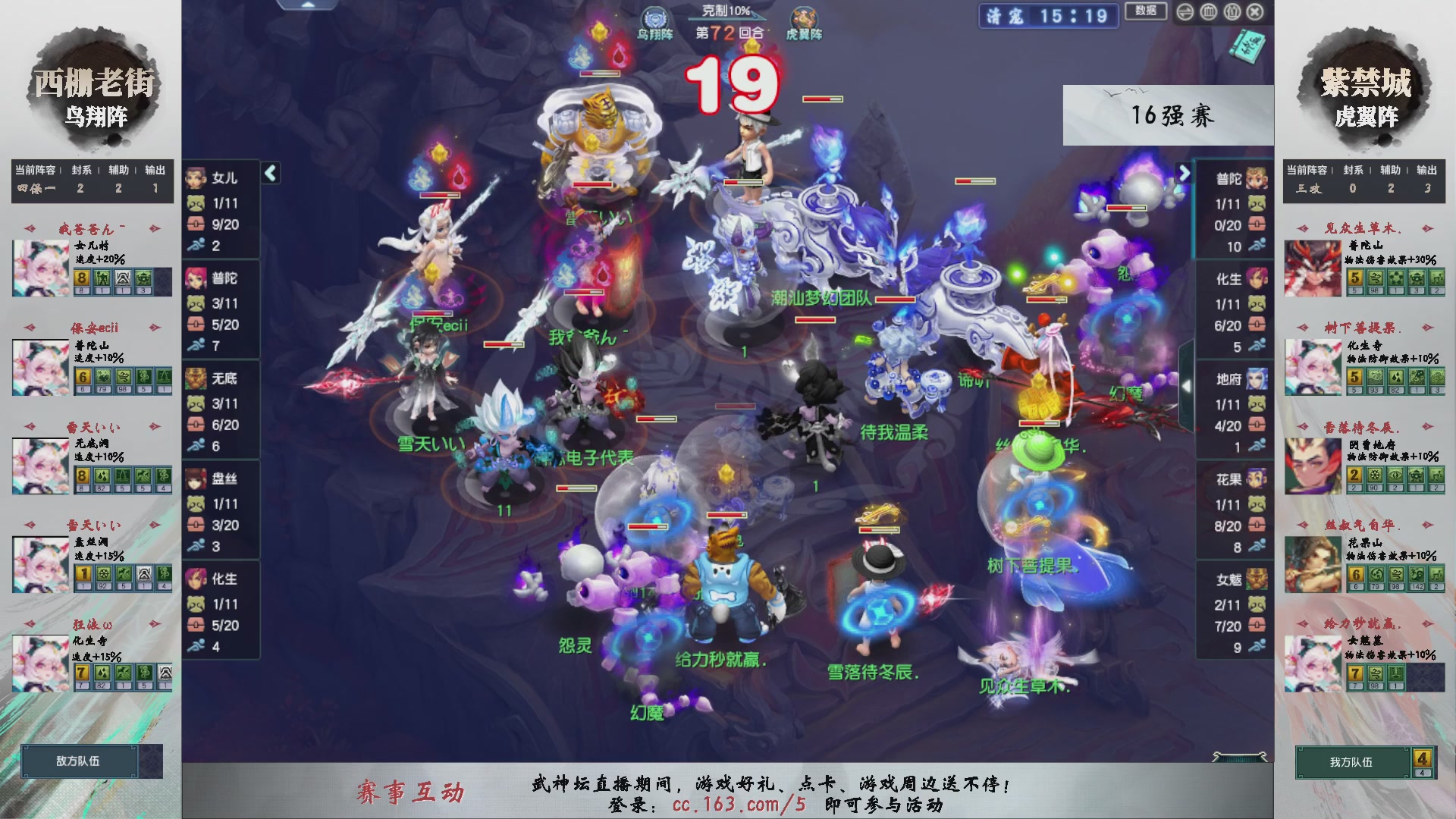Click the grid circle icon in the top-right toolbar
This screenshot has width=1456, height=819.
click(1208, 13)
